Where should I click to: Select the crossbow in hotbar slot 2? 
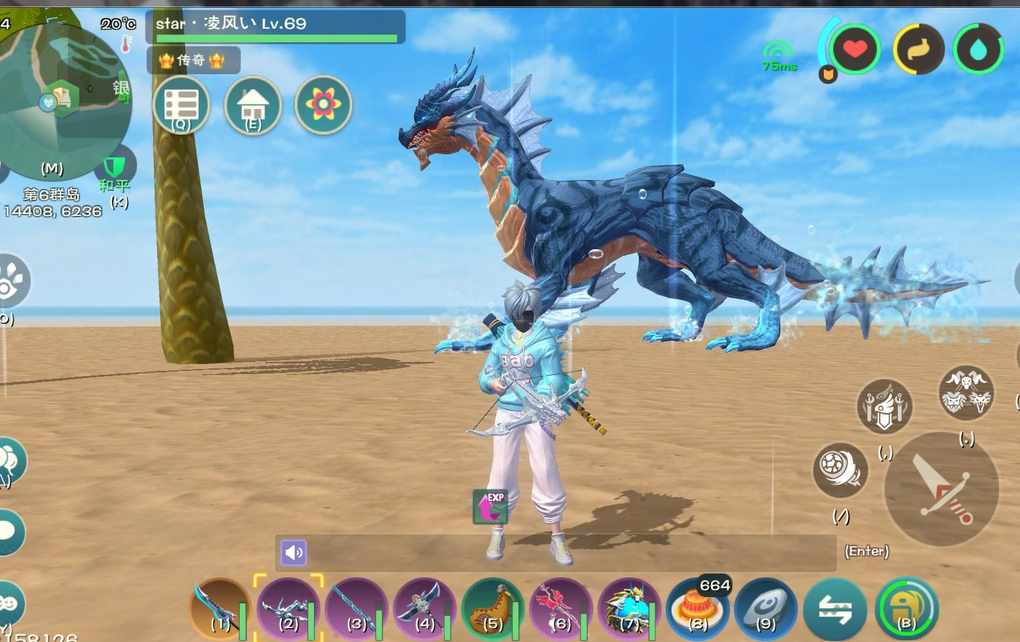[289, 608]
